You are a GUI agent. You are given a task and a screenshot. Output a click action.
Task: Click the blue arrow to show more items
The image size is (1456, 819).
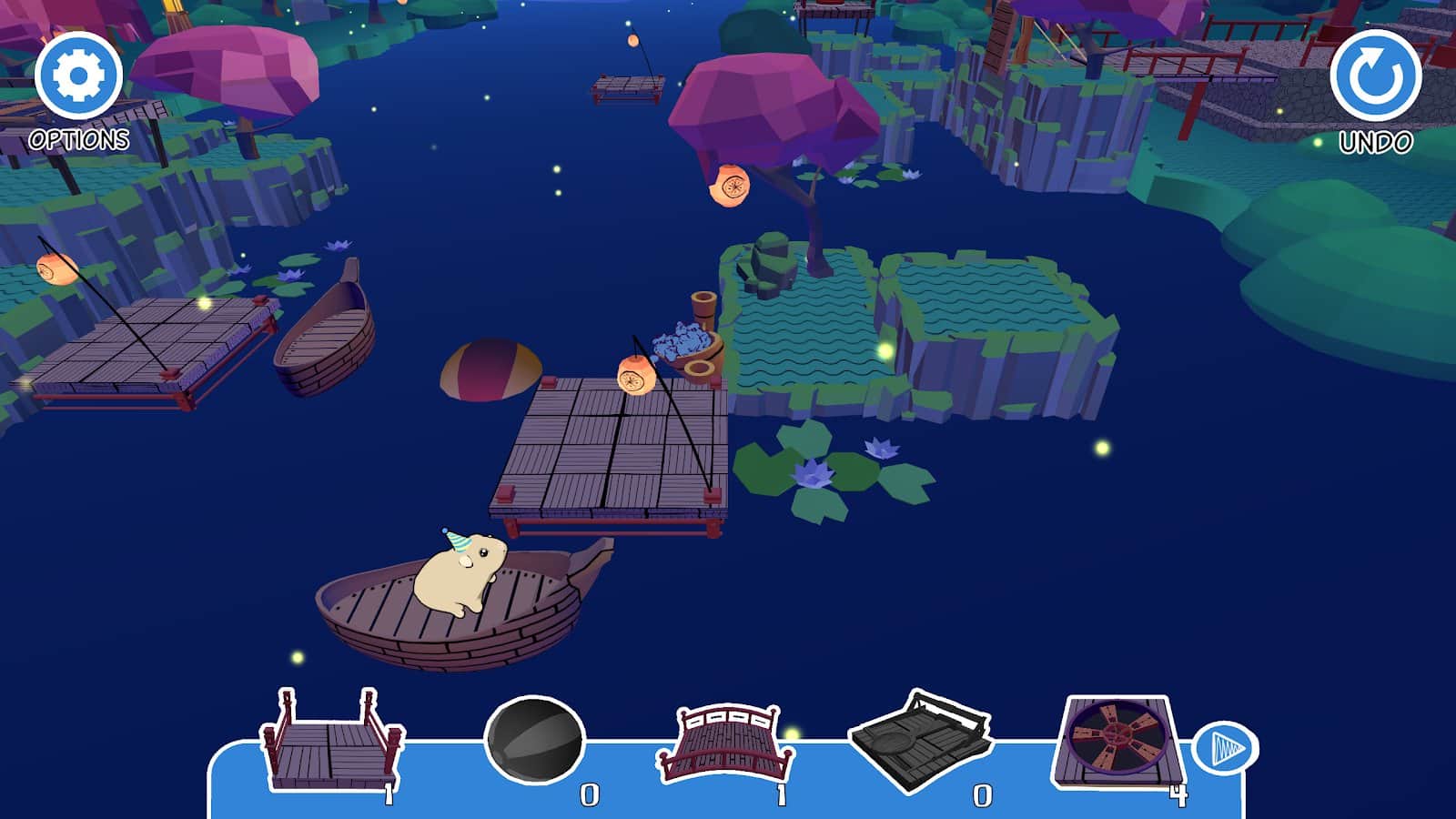tap(1225, 749)
